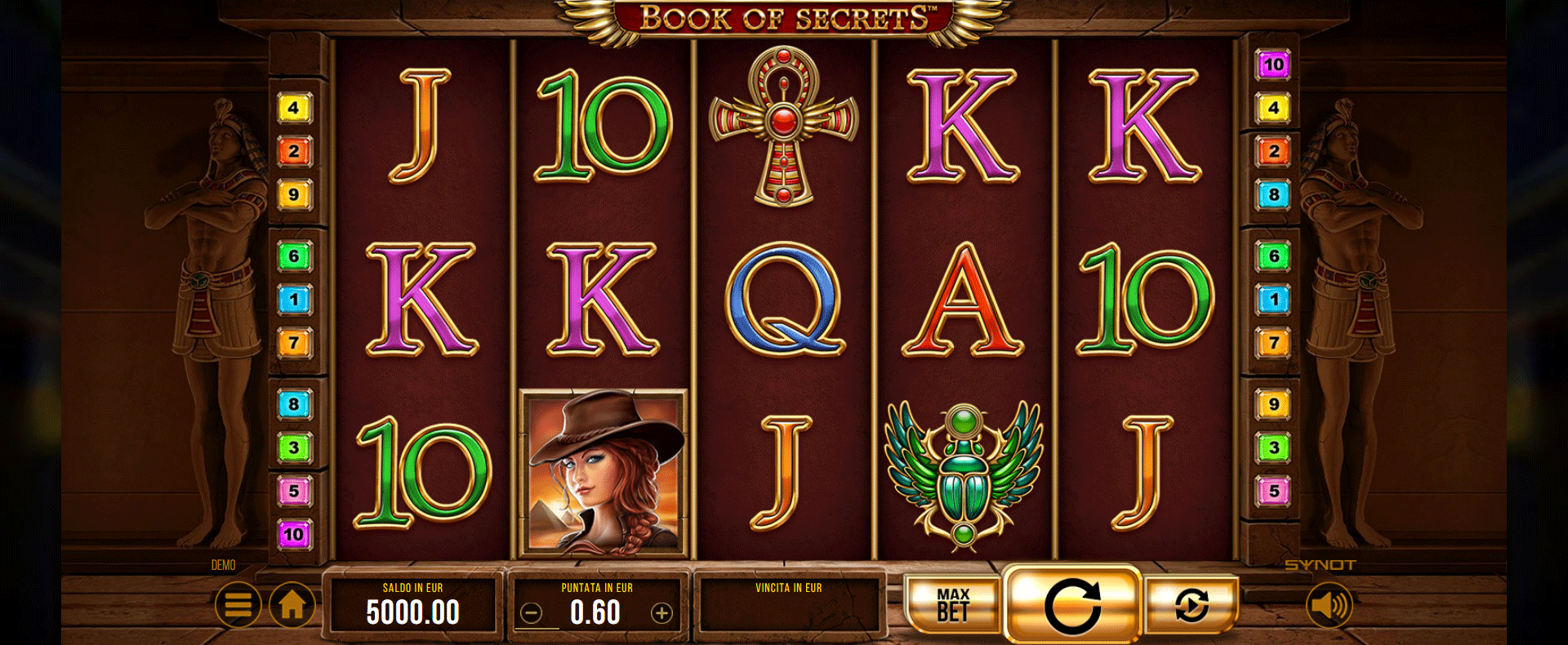Increase the bet with the plus button

tap(661, 613)
